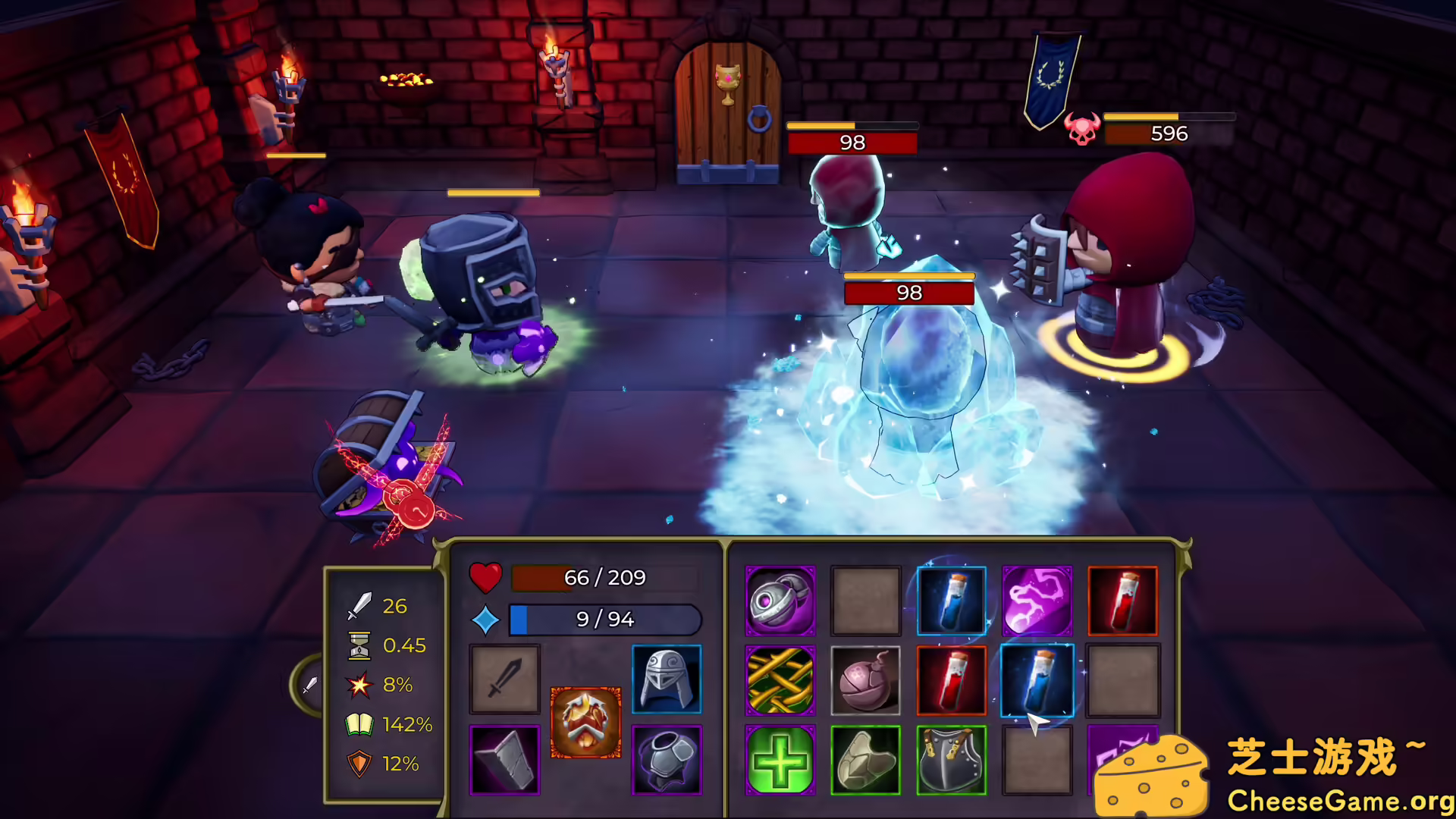Click the pink bomb inventory item

coord(866,680)
